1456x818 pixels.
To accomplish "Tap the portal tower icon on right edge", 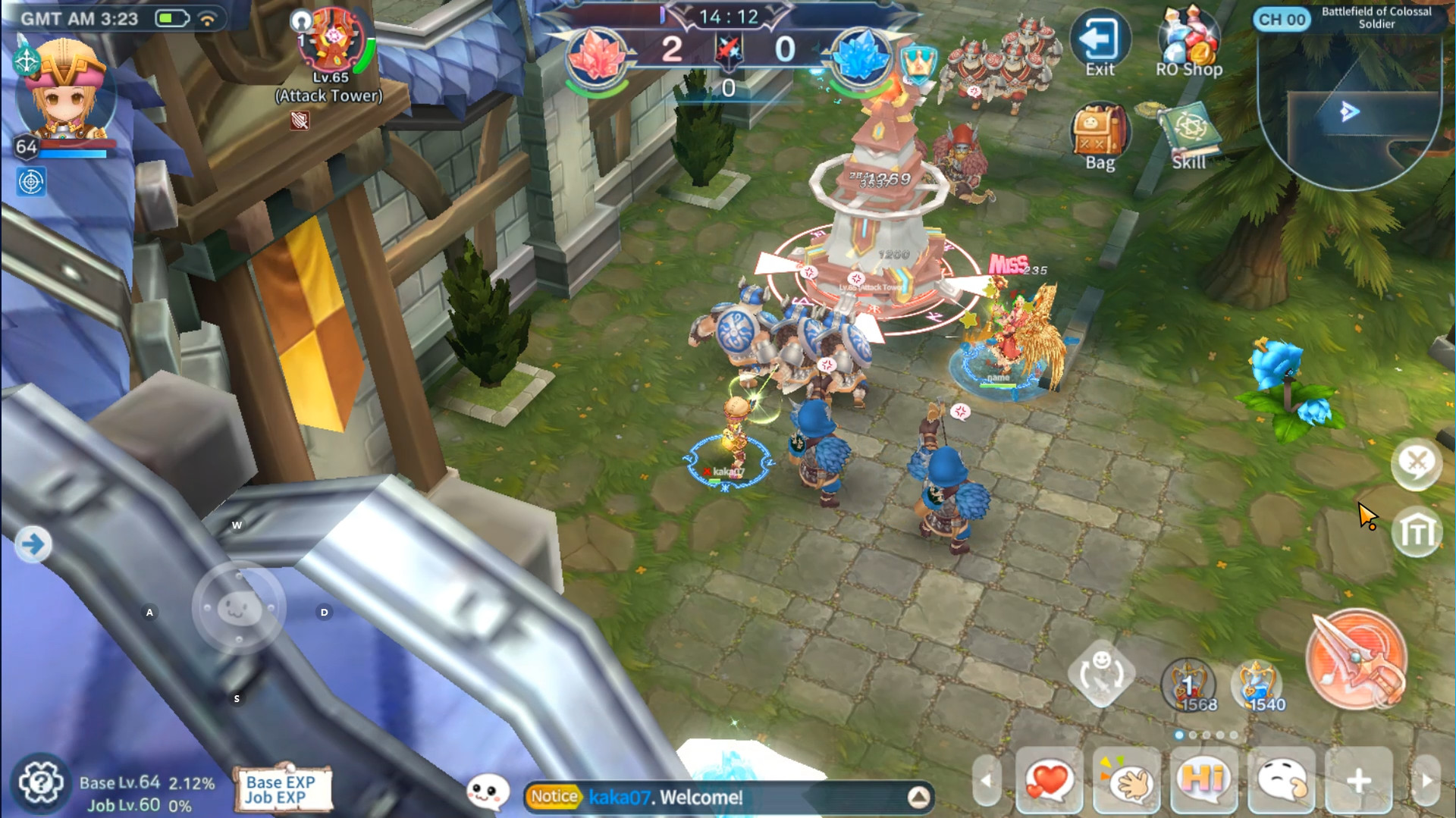I will [x=1417, y=532].
